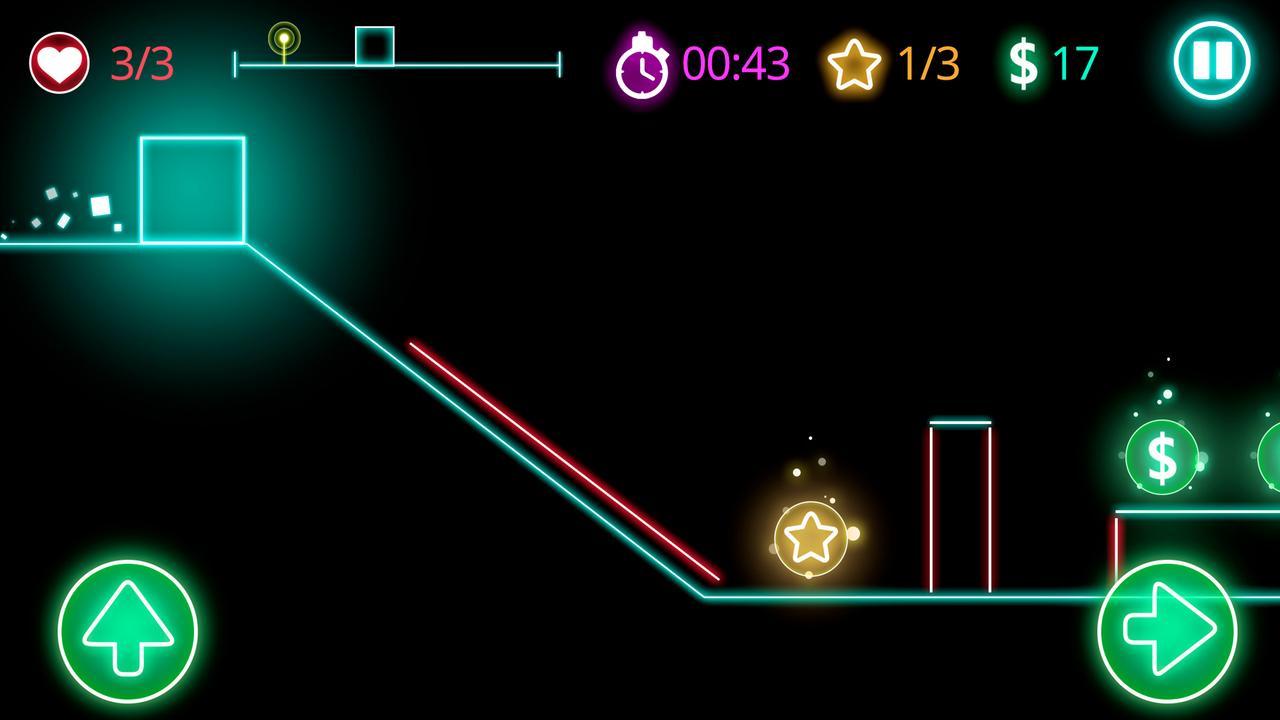Click the green dollar coin near the platform
This screenshot has width=1280, height=720.
1162,457
